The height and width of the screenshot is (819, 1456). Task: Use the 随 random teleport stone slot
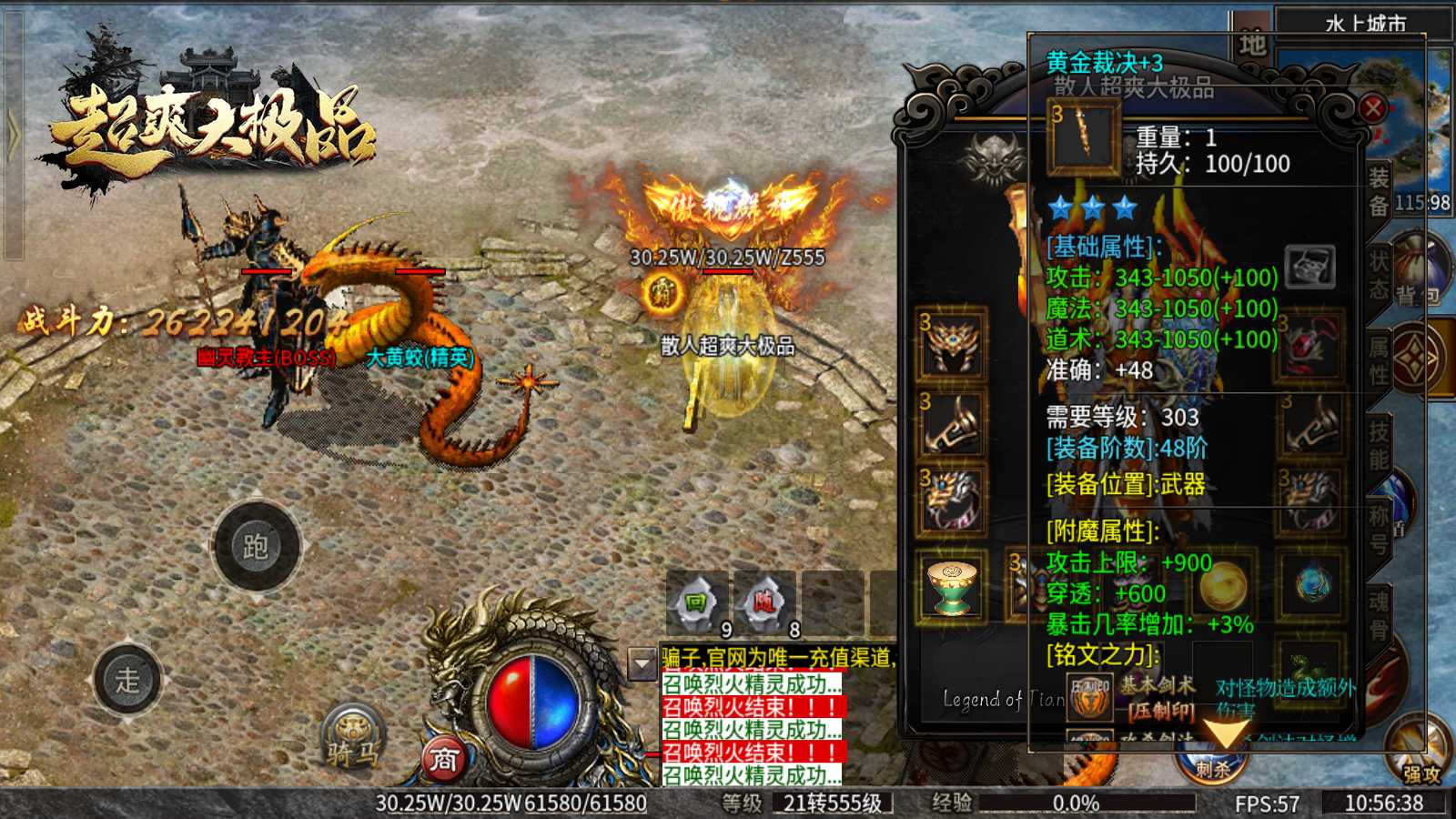tap(764, 603)
